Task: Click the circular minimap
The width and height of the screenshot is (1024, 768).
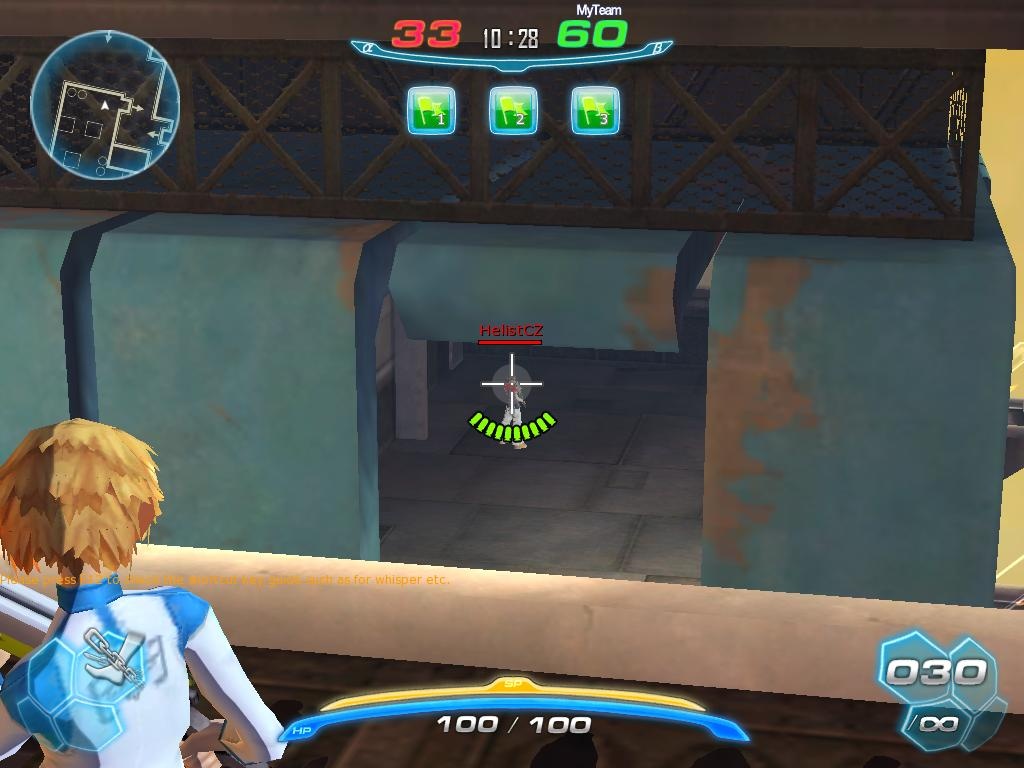Action: (105, 104)
